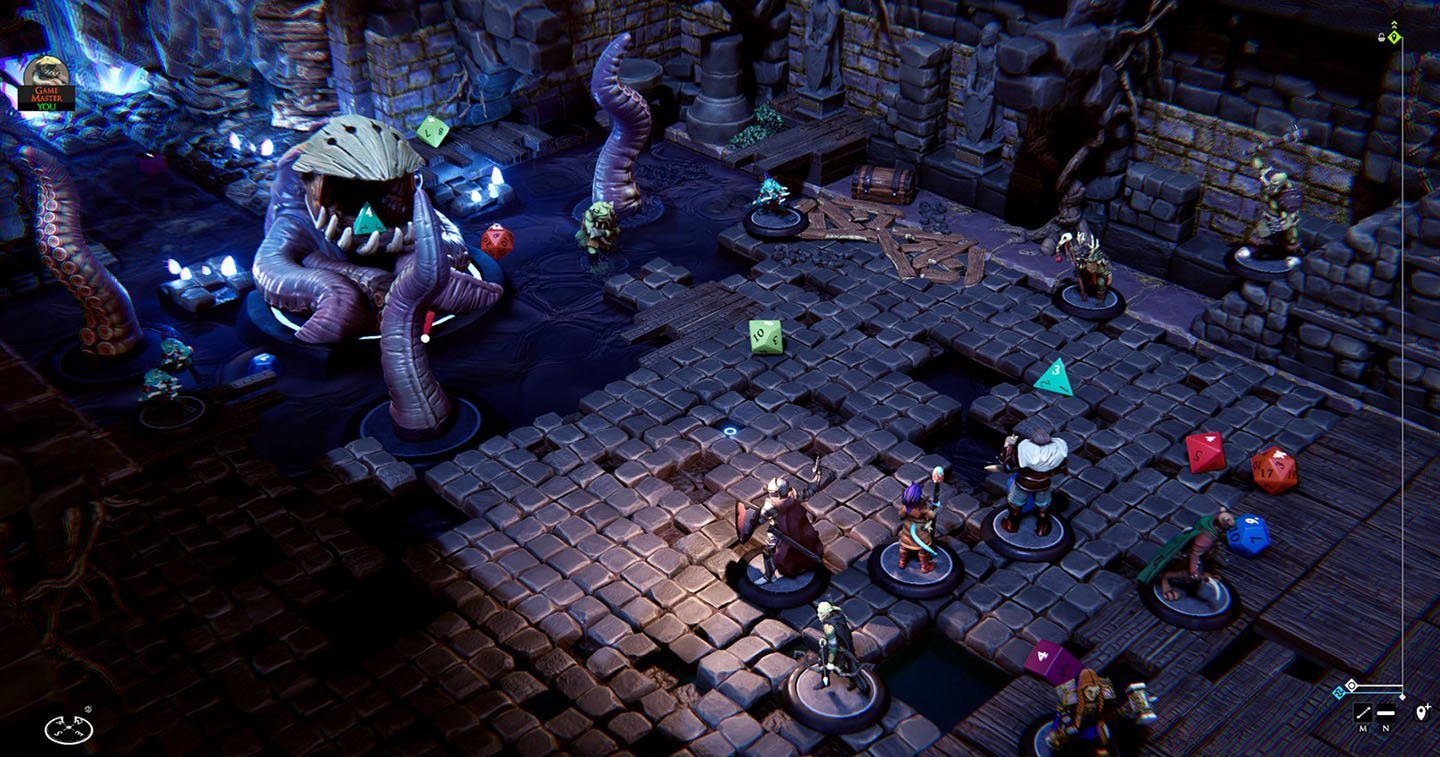Click the white circle diamond slider handle

(1352, 685)
